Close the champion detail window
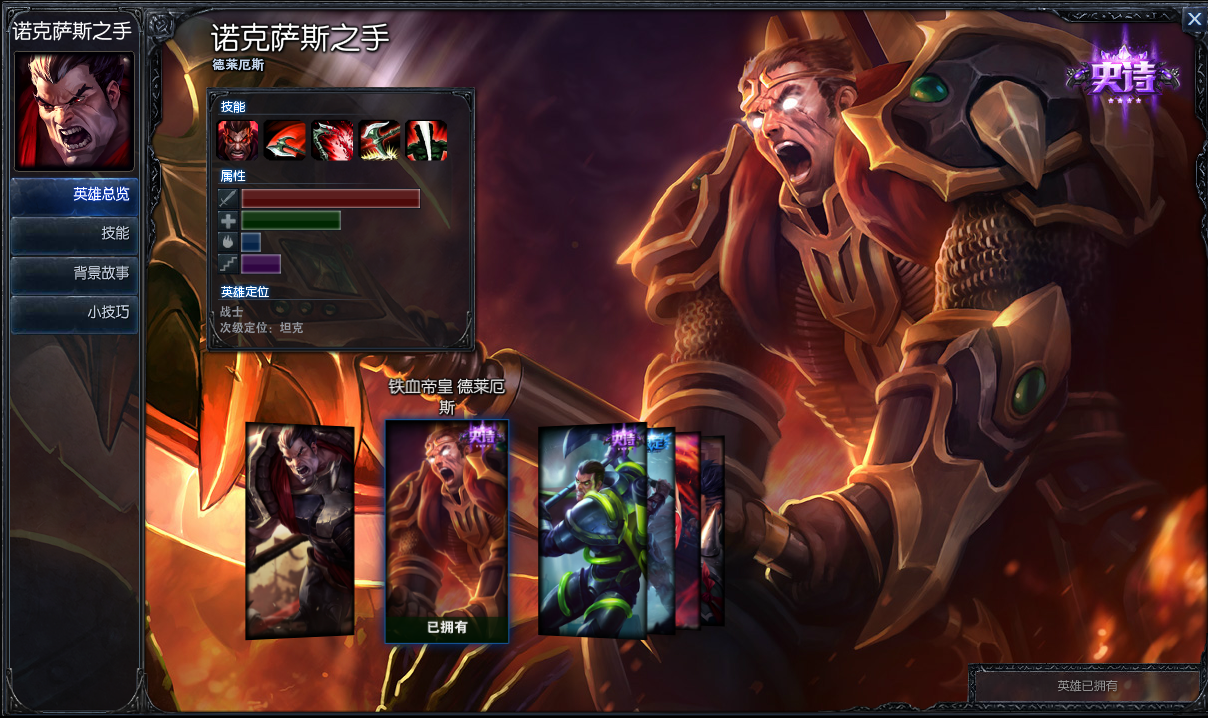This screenshot has height=718, width=1208. tap(1193, 19)
